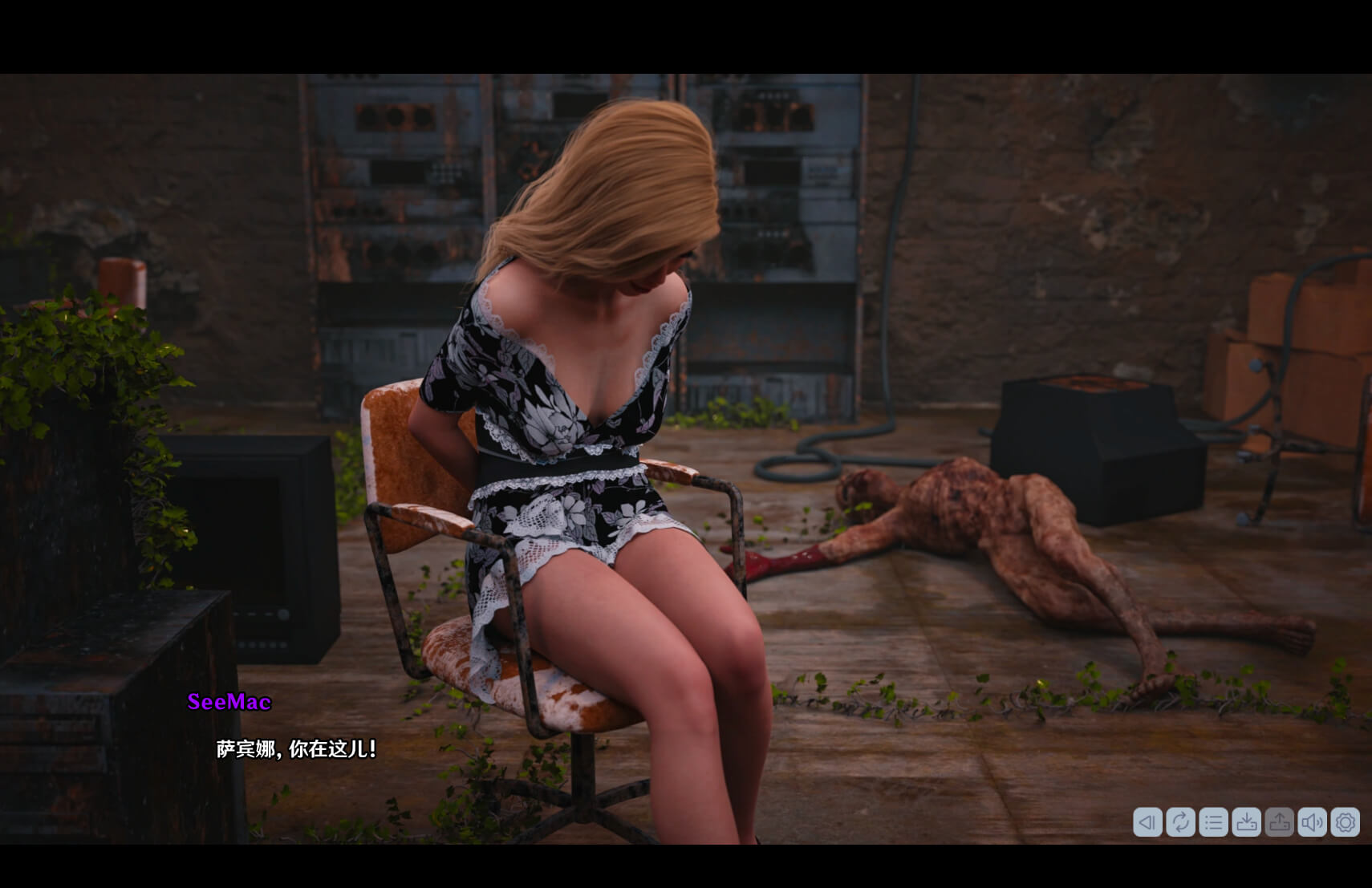Open the save game menu
This screenshot has width=1372, height=888.
(1246, 822)
